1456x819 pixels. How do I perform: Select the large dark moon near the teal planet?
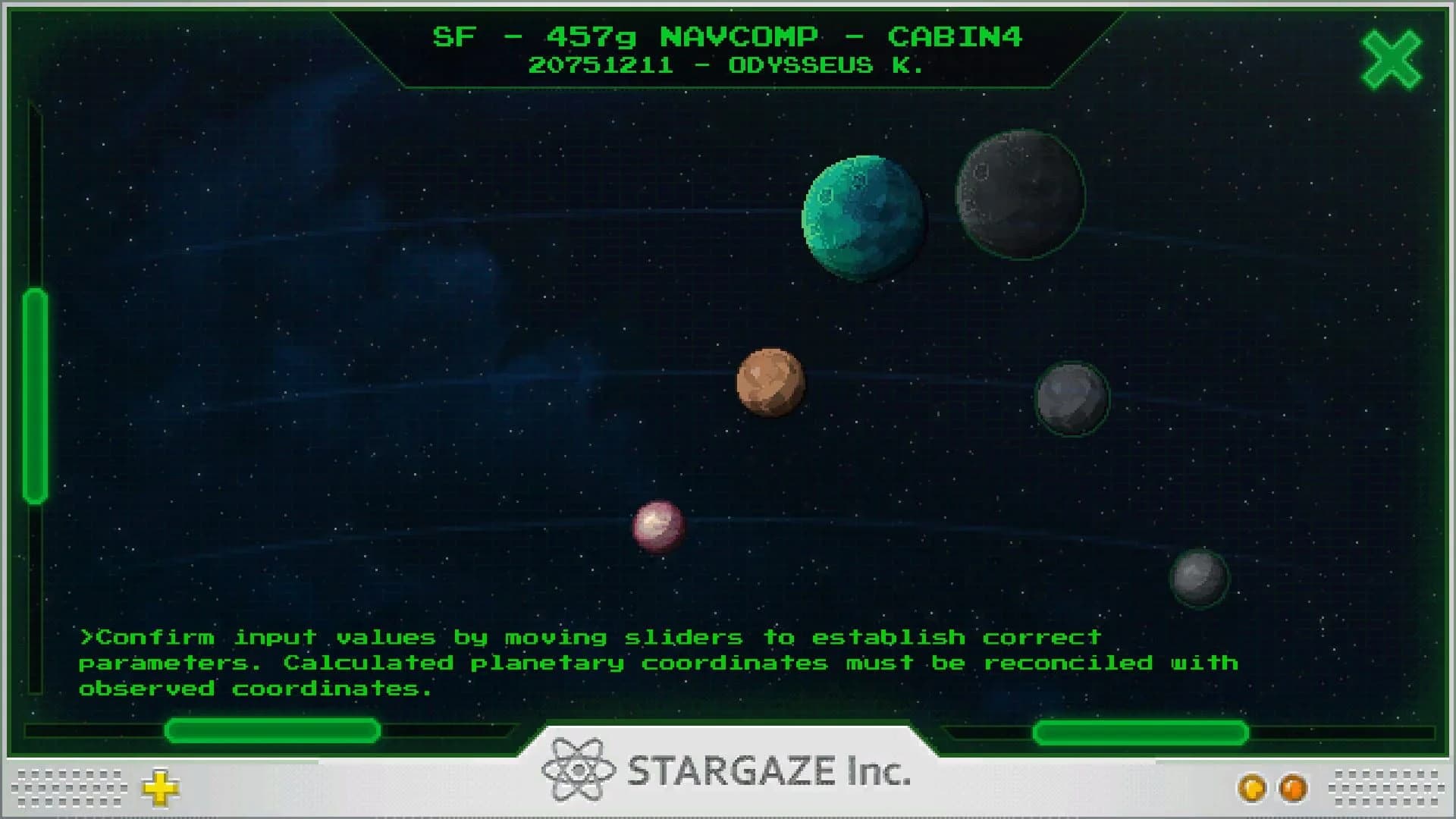point(1020,193)
